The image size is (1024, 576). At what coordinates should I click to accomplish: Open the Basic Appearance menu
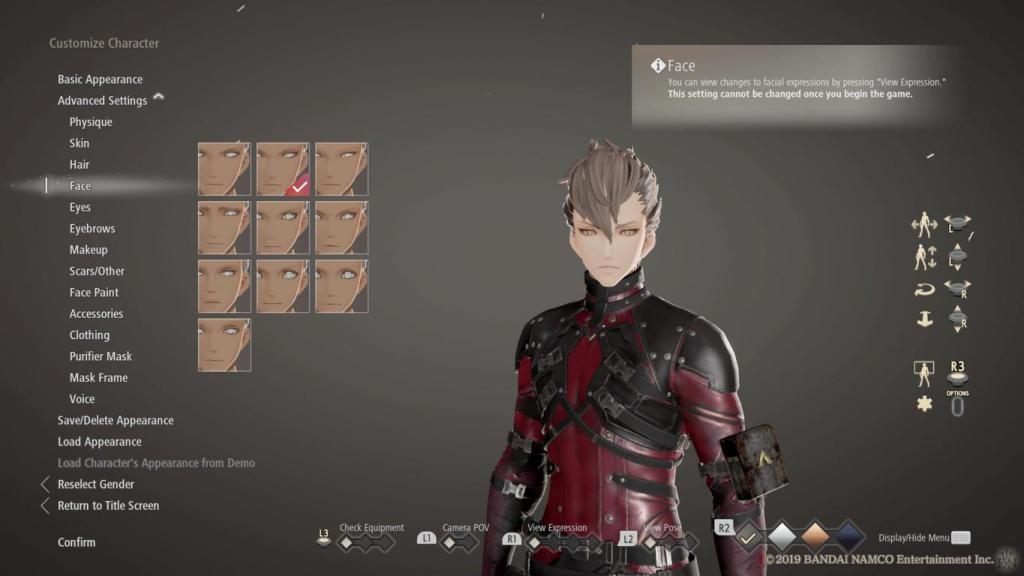click(x=100, y=79)
